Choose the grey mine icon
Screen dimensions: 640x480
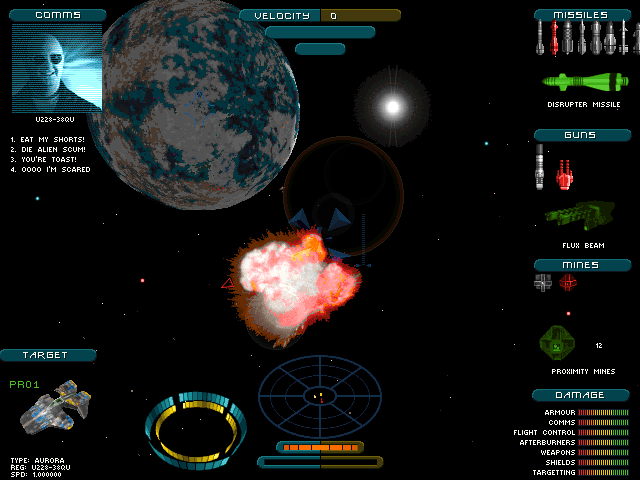543,283
